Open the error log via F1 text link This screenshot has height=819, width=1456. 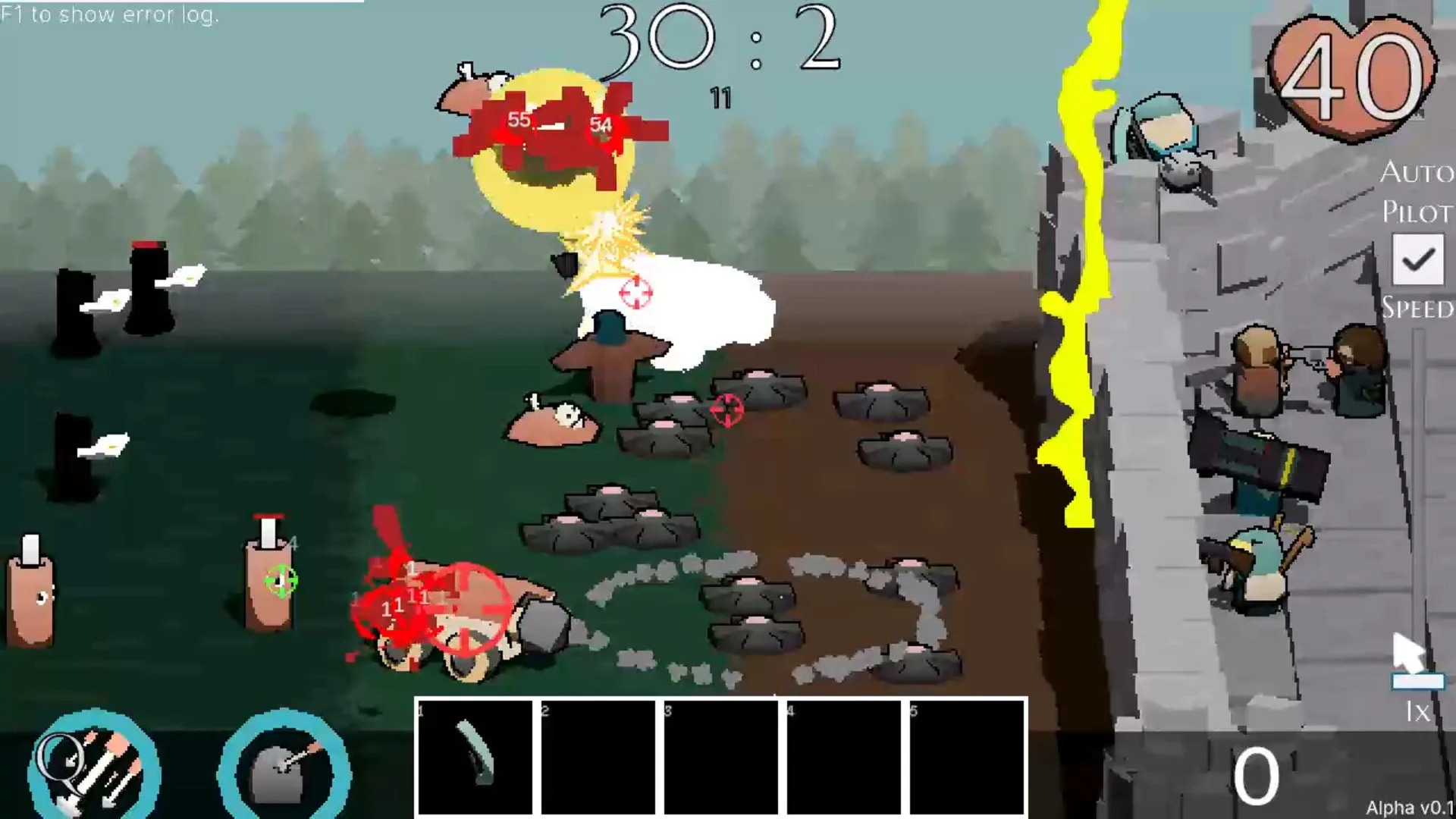coord(110,13)
